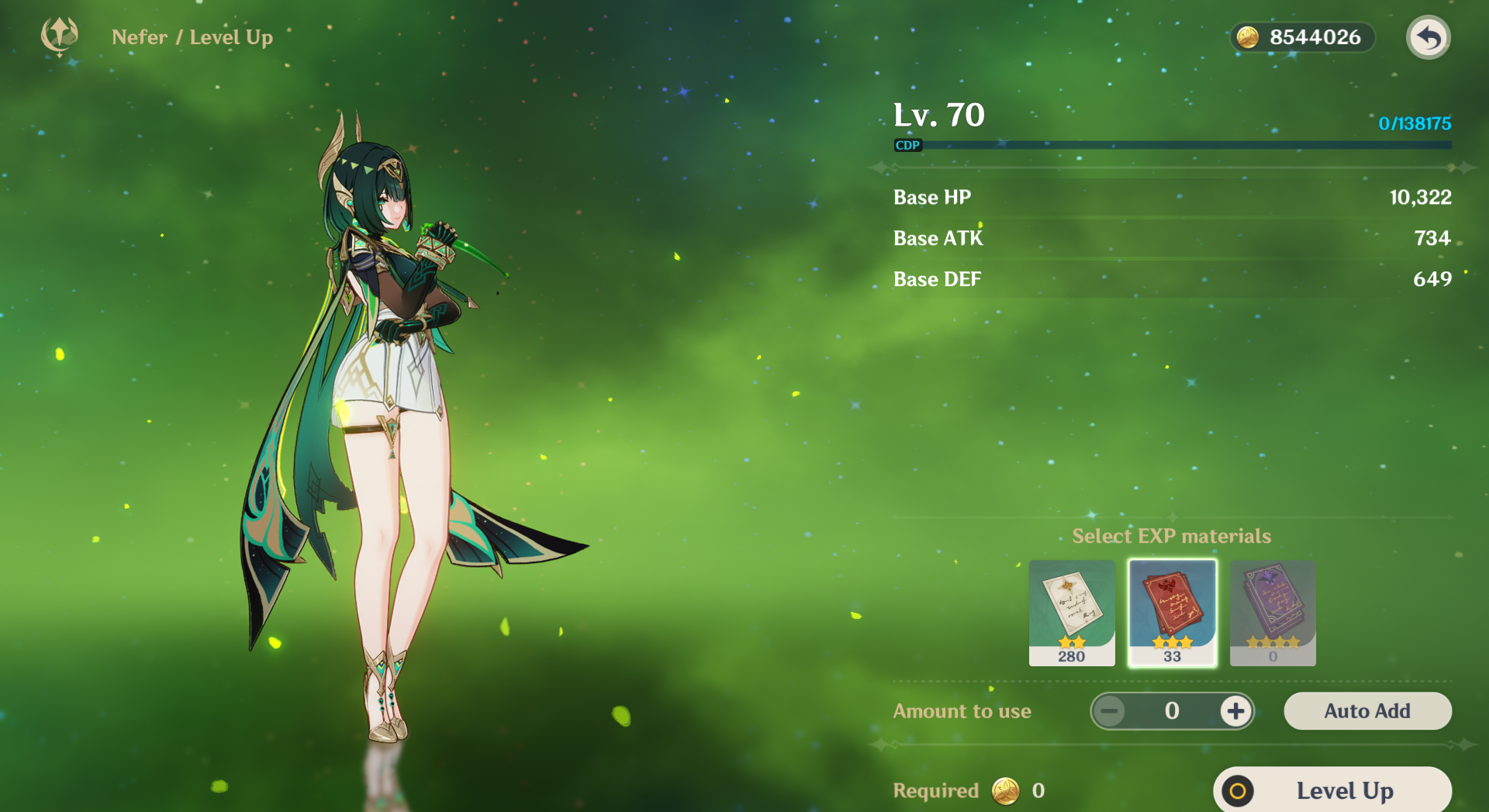Open the character emblem icon beside Nefer
Viewport: 1489px width, 812px height.
pyautogui.click(x=60, y=36)
